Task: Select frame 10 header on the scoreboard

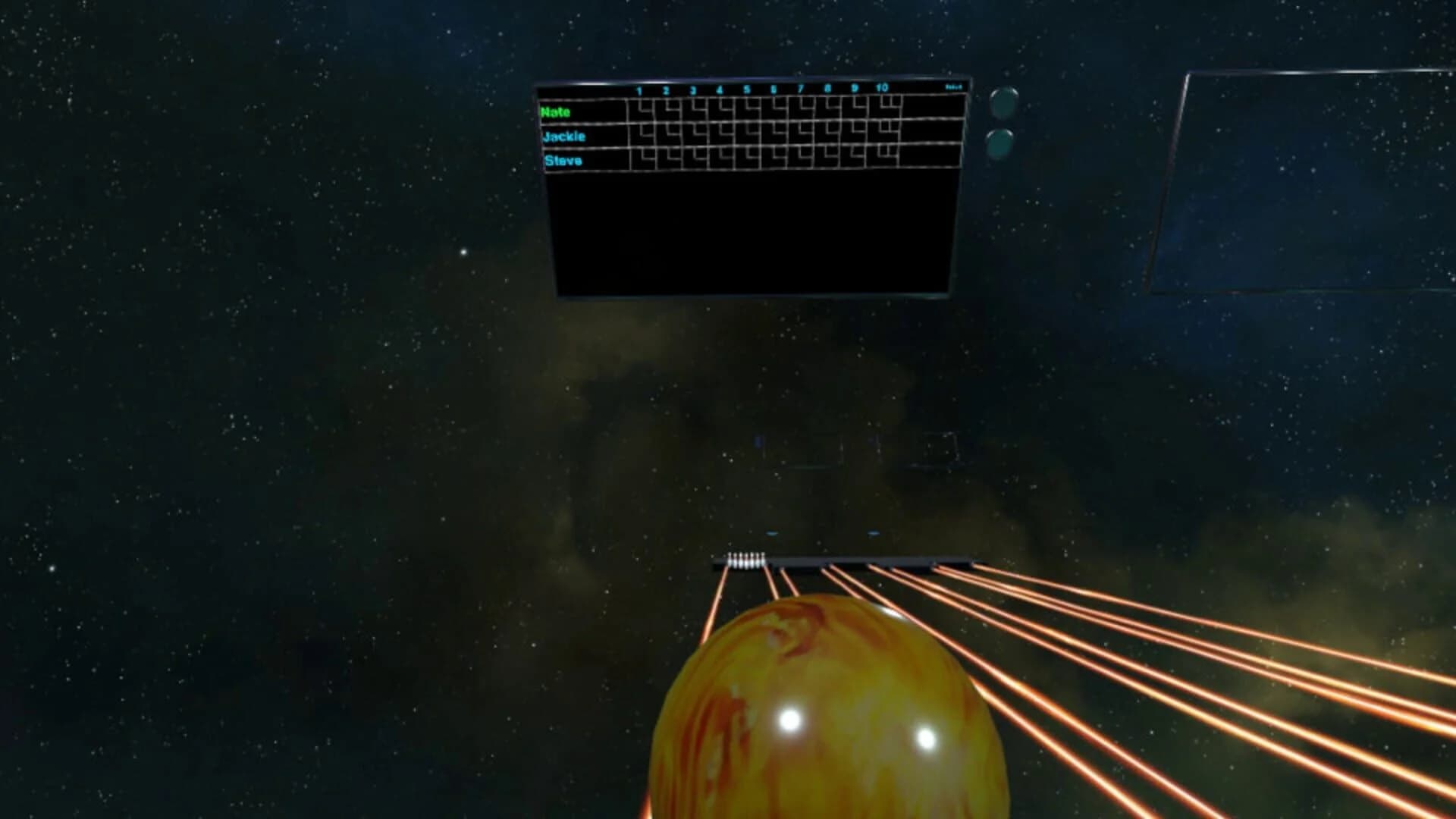Action: tap(881, 86)
